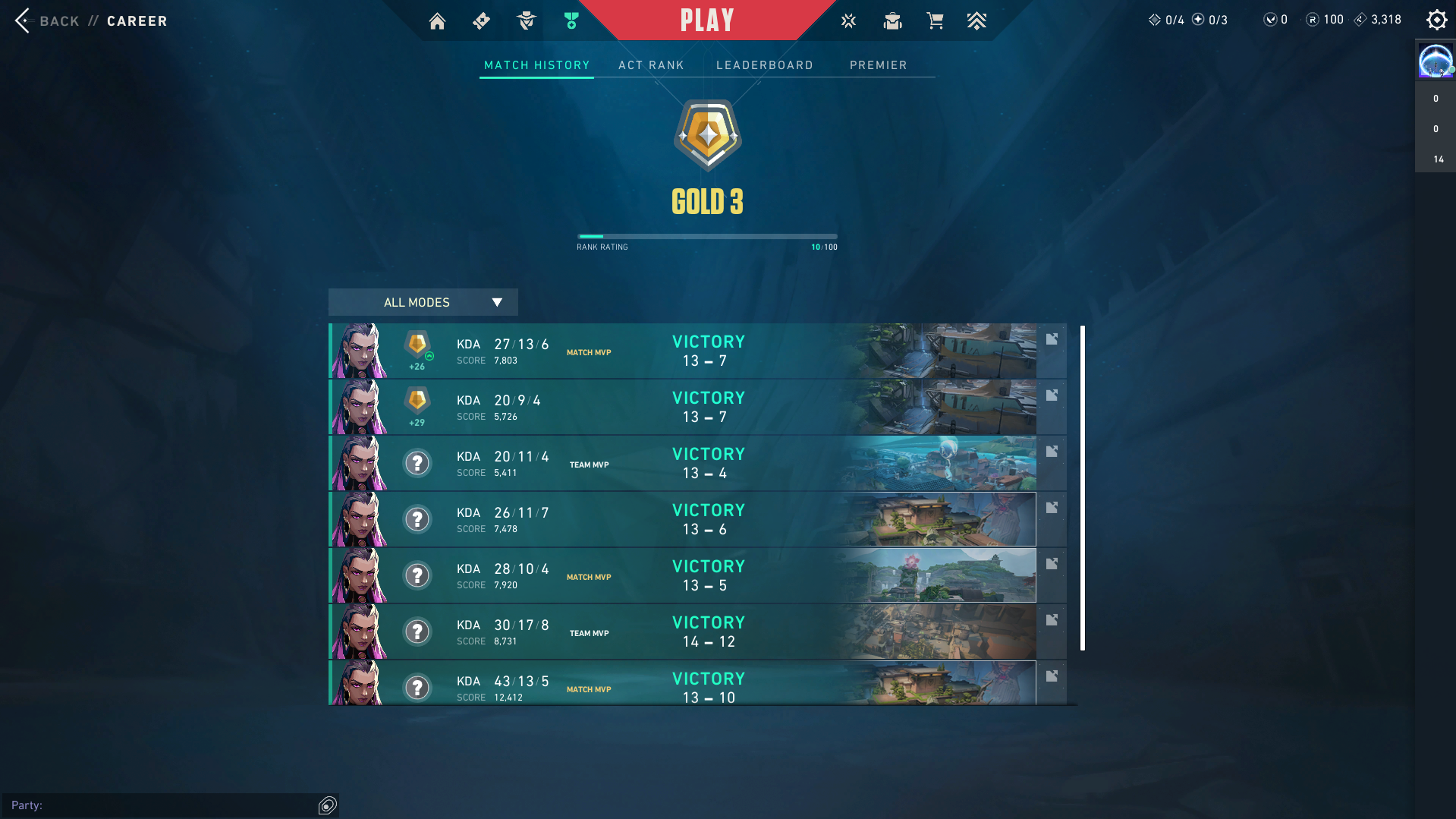Open the 14 – 12 victory match
The image size is (1456, 819).
coord(683,632)
